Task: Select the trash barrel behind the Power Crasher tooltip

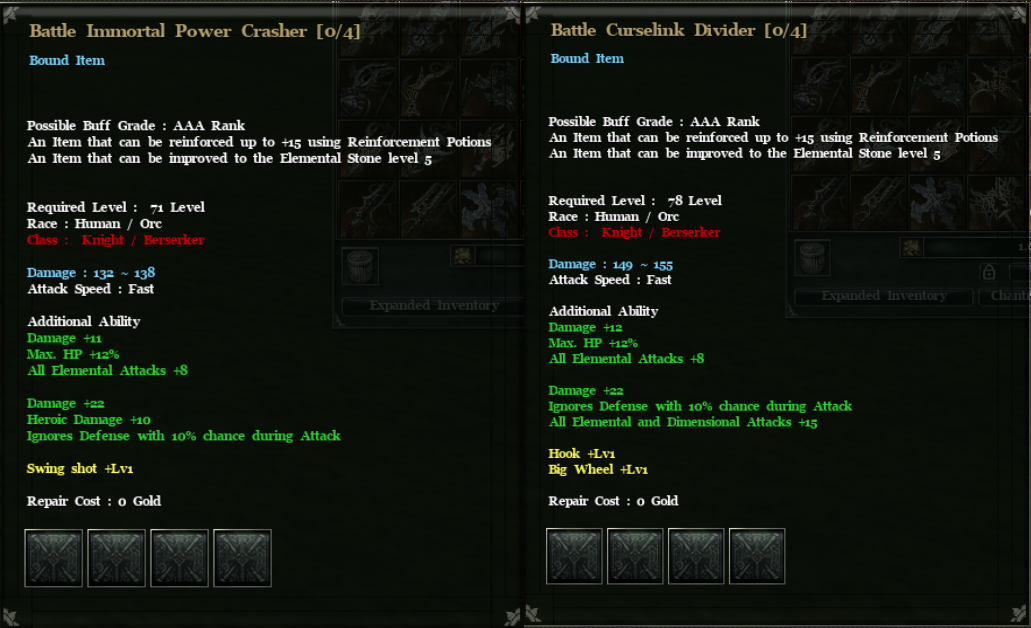Action: [x=360, y=265]
